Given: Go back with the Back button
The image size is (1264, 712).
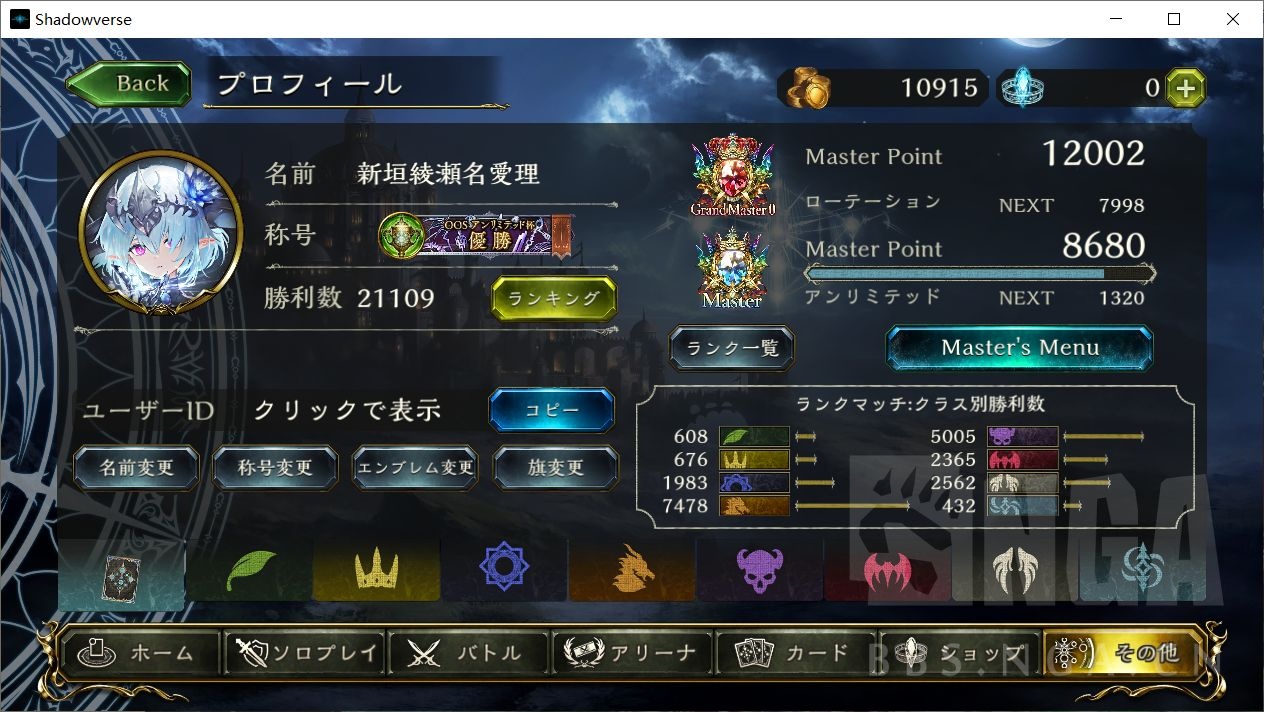Looking at the screenshot, I should click(130, 84).
